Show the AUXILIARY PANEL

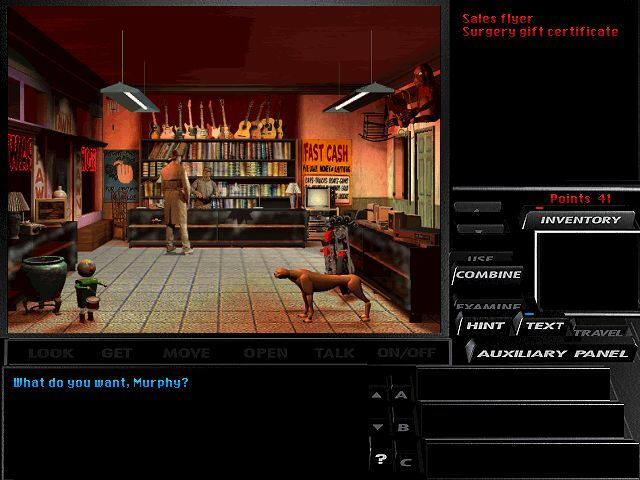tap(552, 353)
